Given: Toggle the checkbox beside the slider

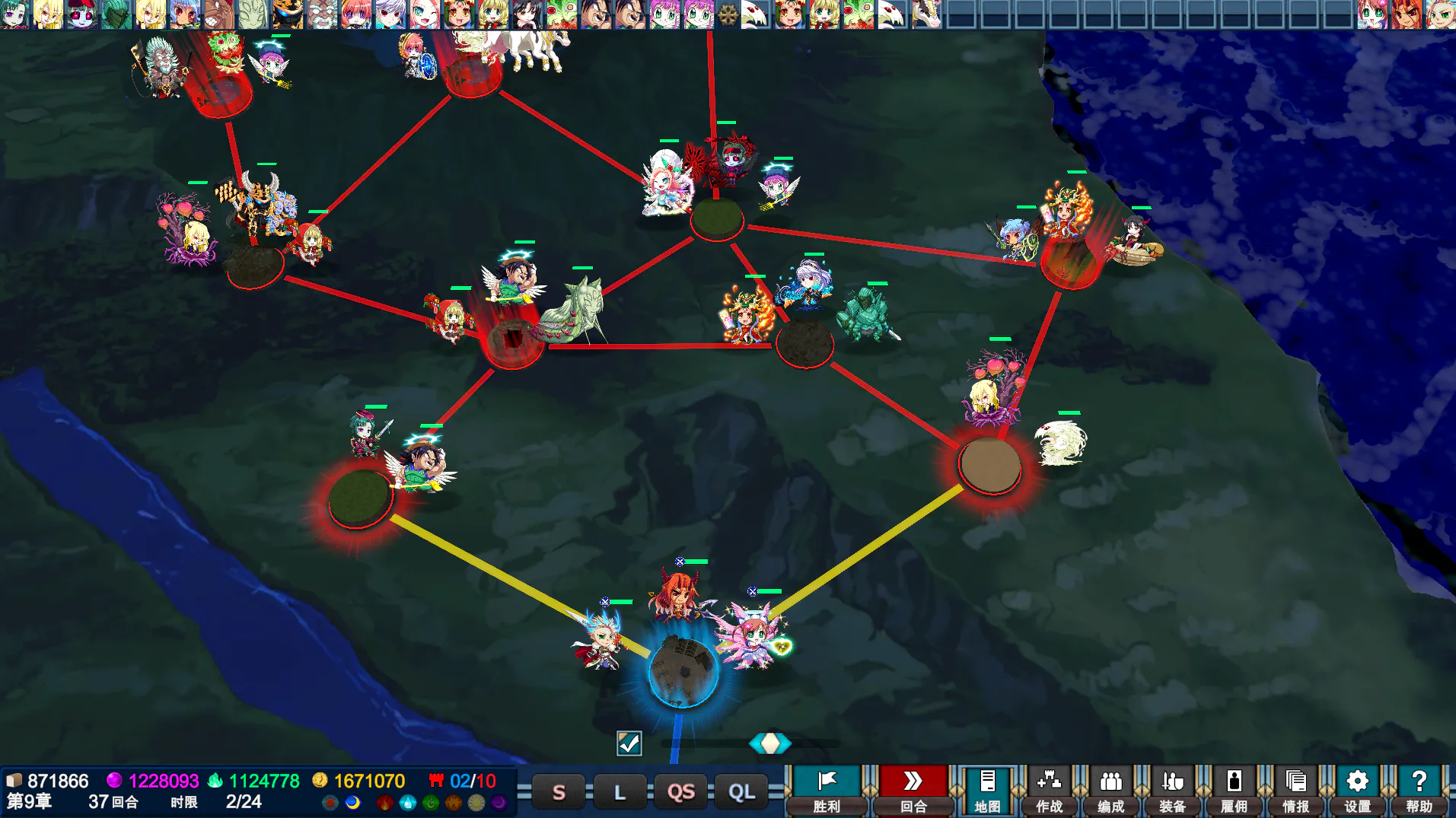Looking at the screenshot, I should click(629, 743).
